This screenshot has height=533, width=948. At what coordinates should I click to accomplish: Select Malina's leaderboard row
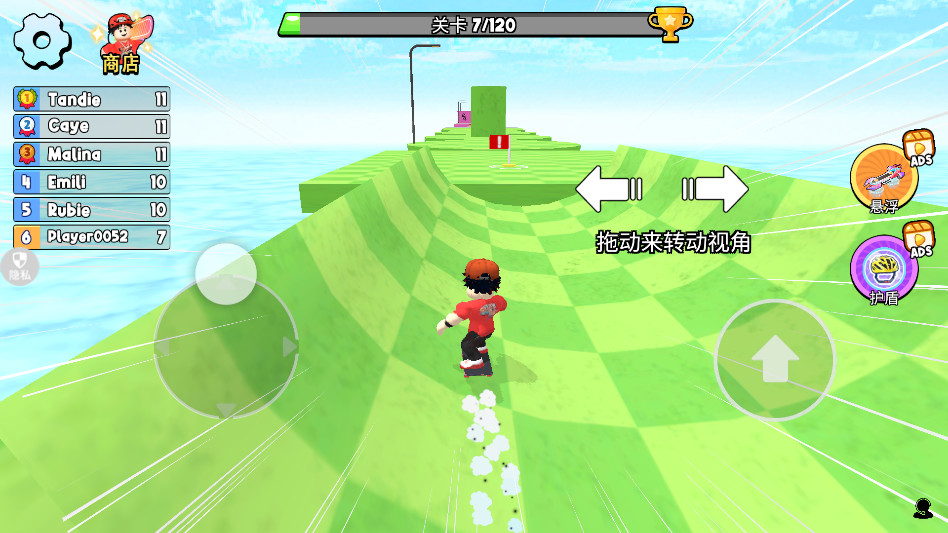click(x=92, y=154)
